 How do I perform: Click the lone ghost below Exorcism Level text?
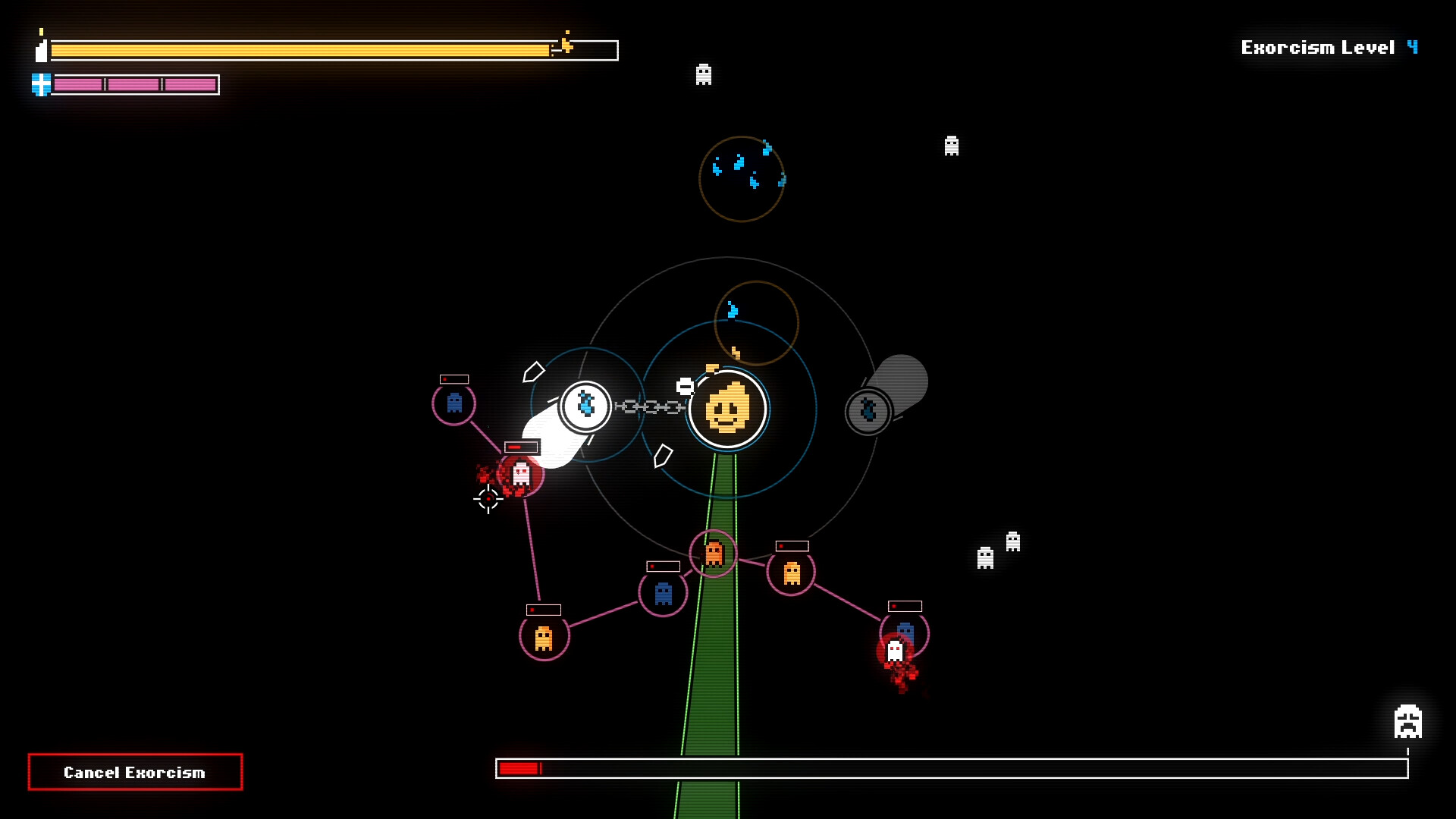click(952, 147)
